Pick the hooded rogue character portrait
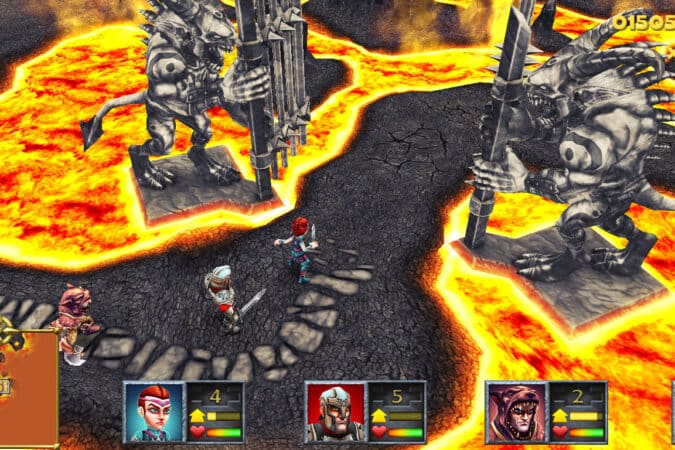The height and width of the screenshot is (450, 675). pos(515,411)
